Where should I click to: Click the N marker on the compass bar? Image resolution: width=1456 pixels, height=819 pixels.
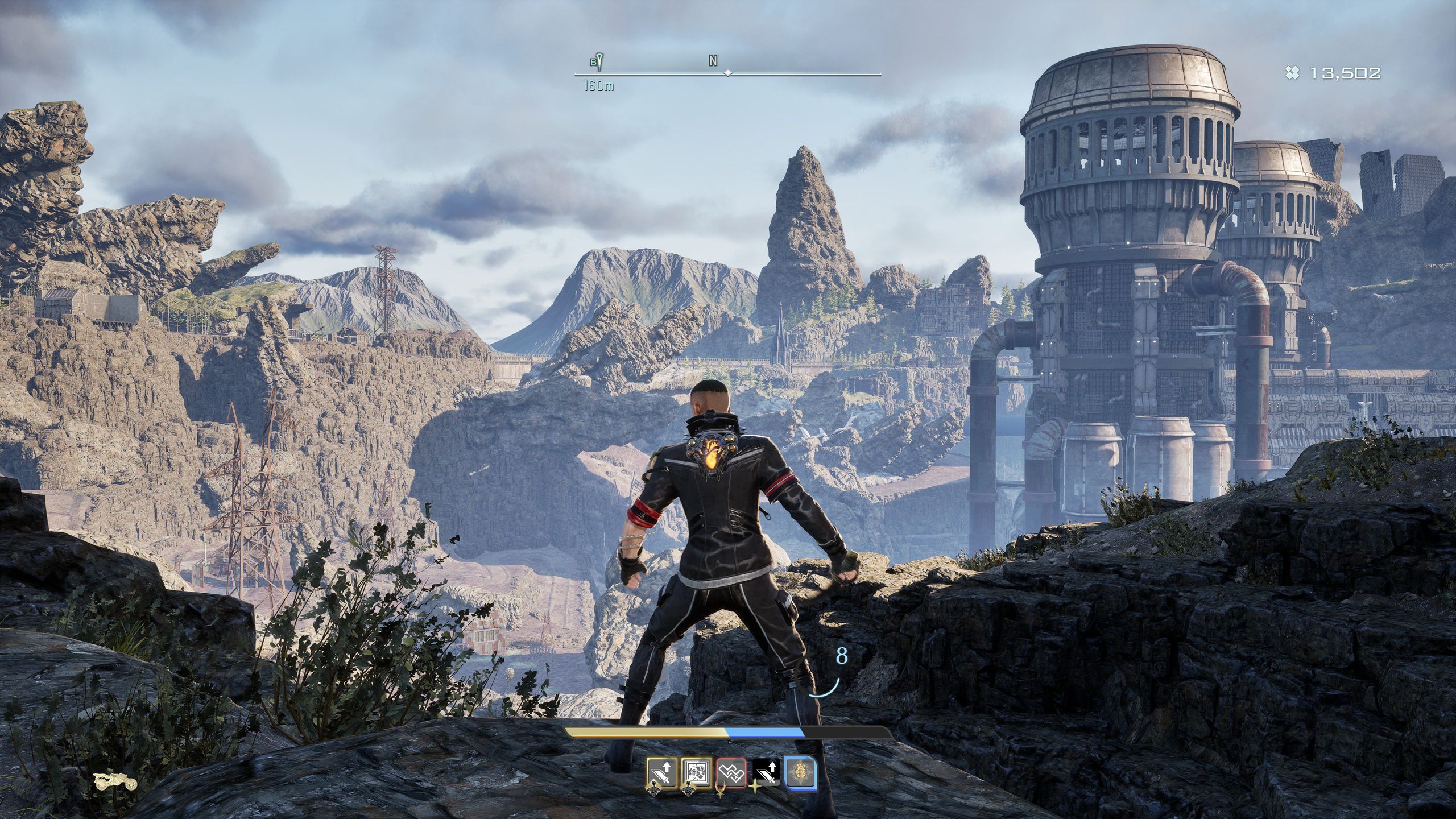pyautogui.click(x=713, y=61)
